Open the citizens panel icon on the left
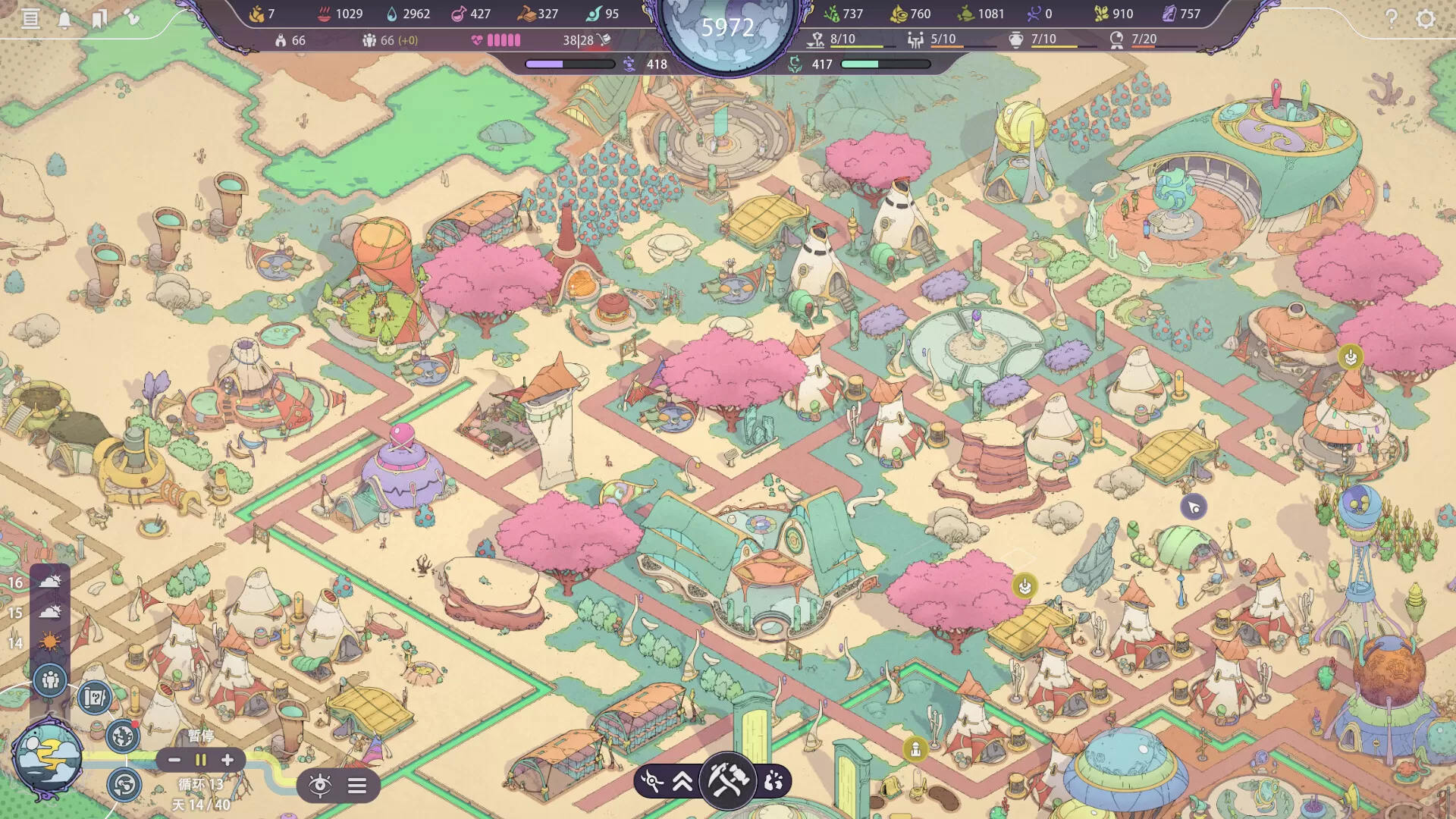 pos(52,682)
